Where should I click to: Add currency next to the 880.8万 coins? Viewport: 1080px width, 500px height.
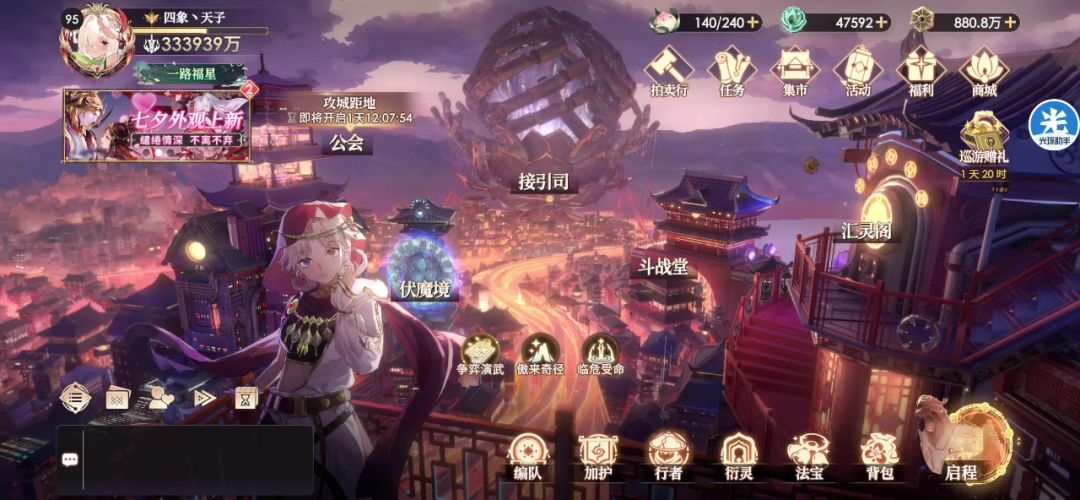(1007, 22)
